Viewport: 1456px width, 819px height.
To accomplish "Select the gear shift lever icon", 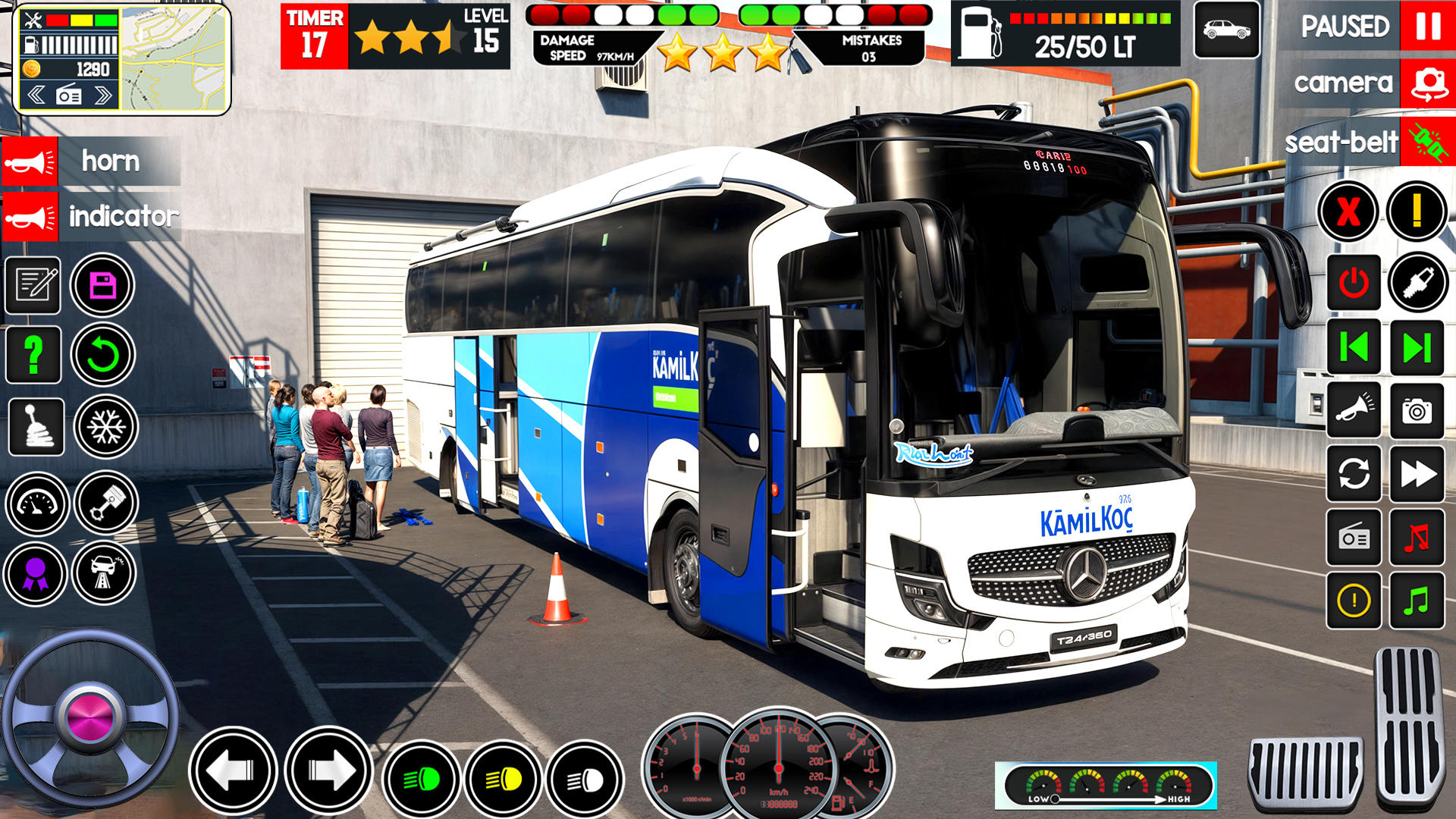I will click(x=36, y=427).
